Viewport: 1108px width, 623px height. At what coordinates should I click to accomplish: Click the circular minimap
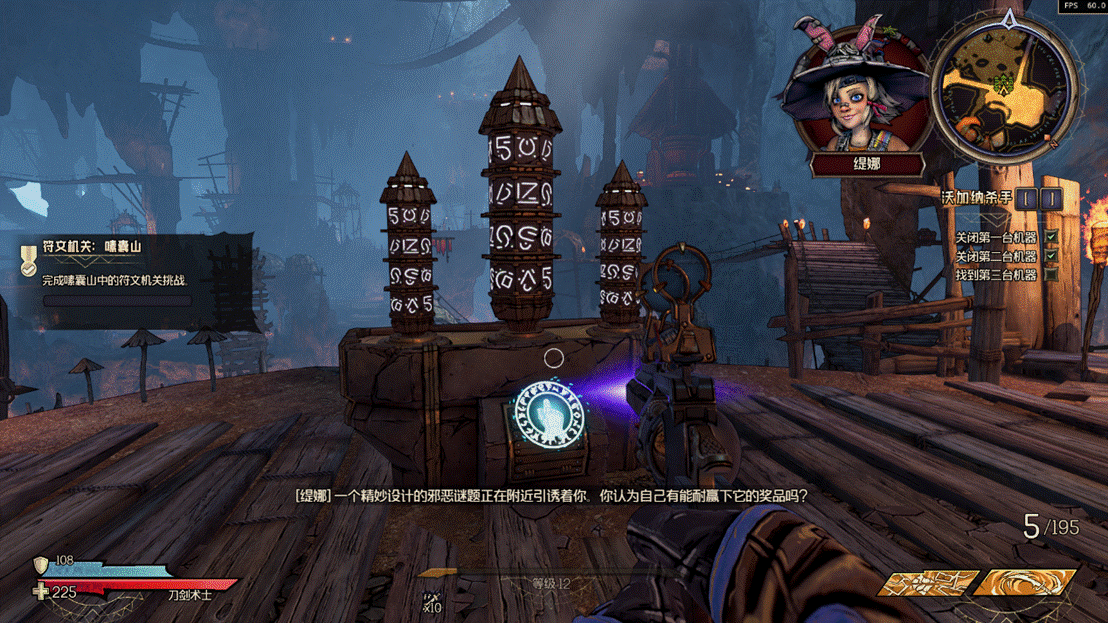(x=1003, y=88)
